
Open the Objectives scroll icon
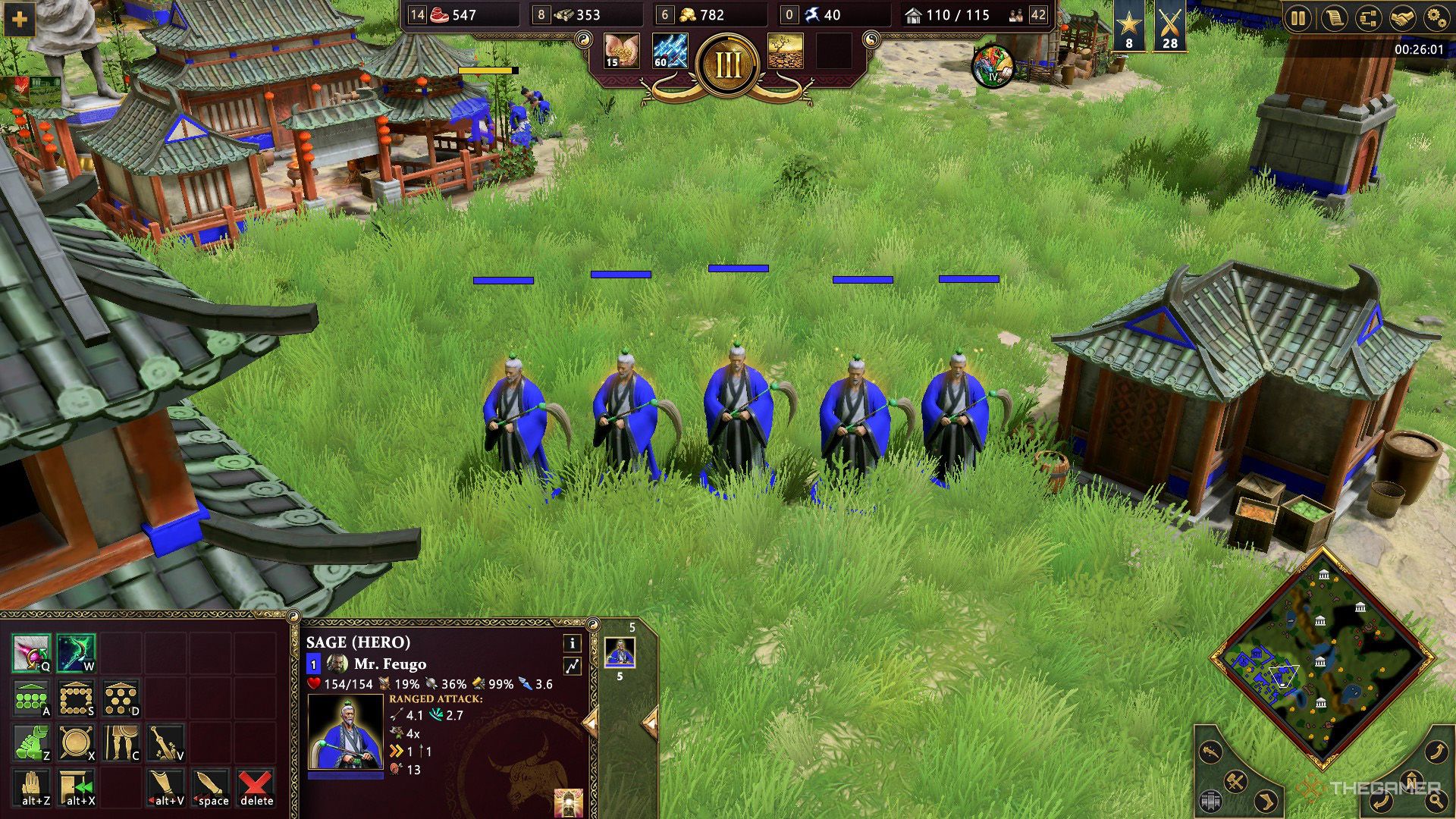1335,18
